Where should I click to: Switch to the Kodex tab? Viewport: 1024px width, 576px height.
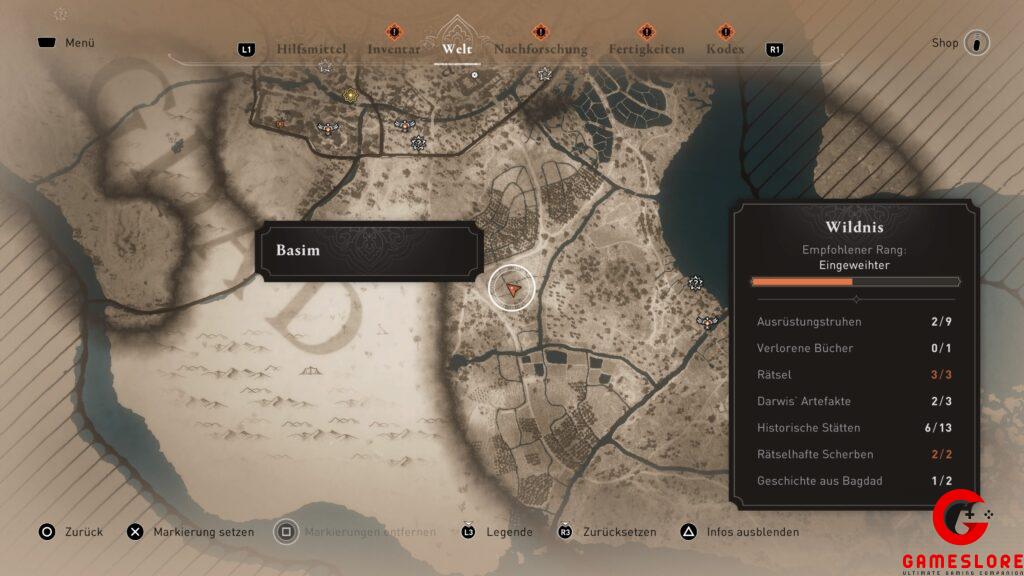pos(725,49)
